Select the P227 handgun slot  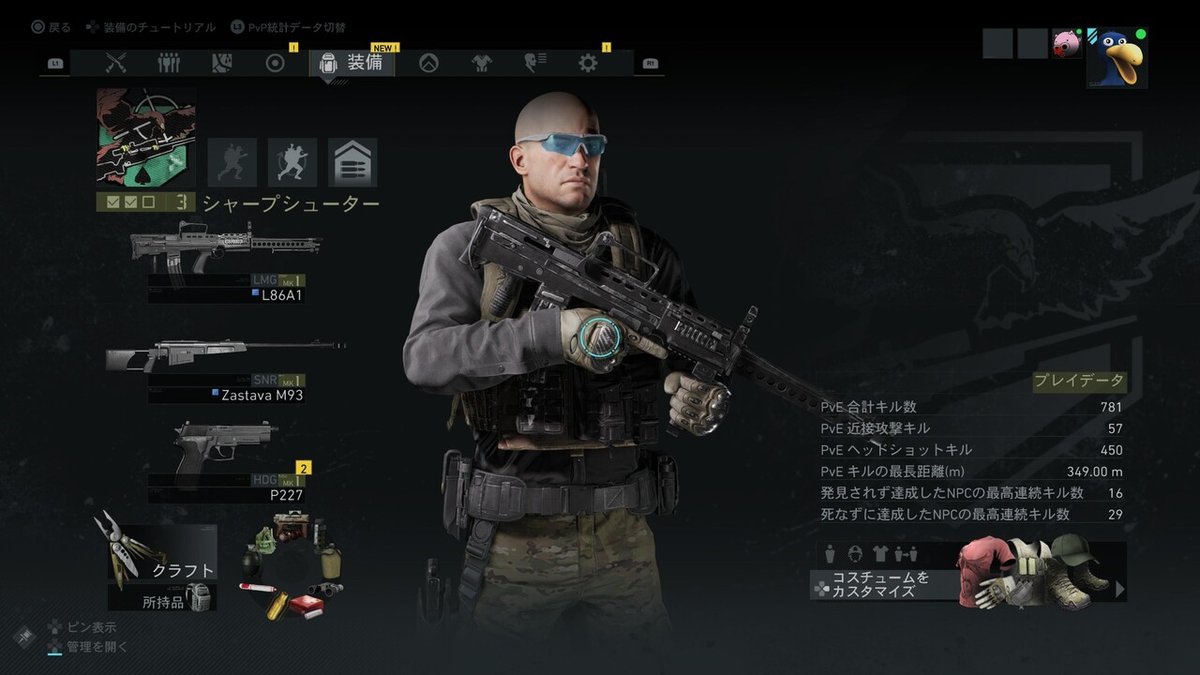pos(225,462)
